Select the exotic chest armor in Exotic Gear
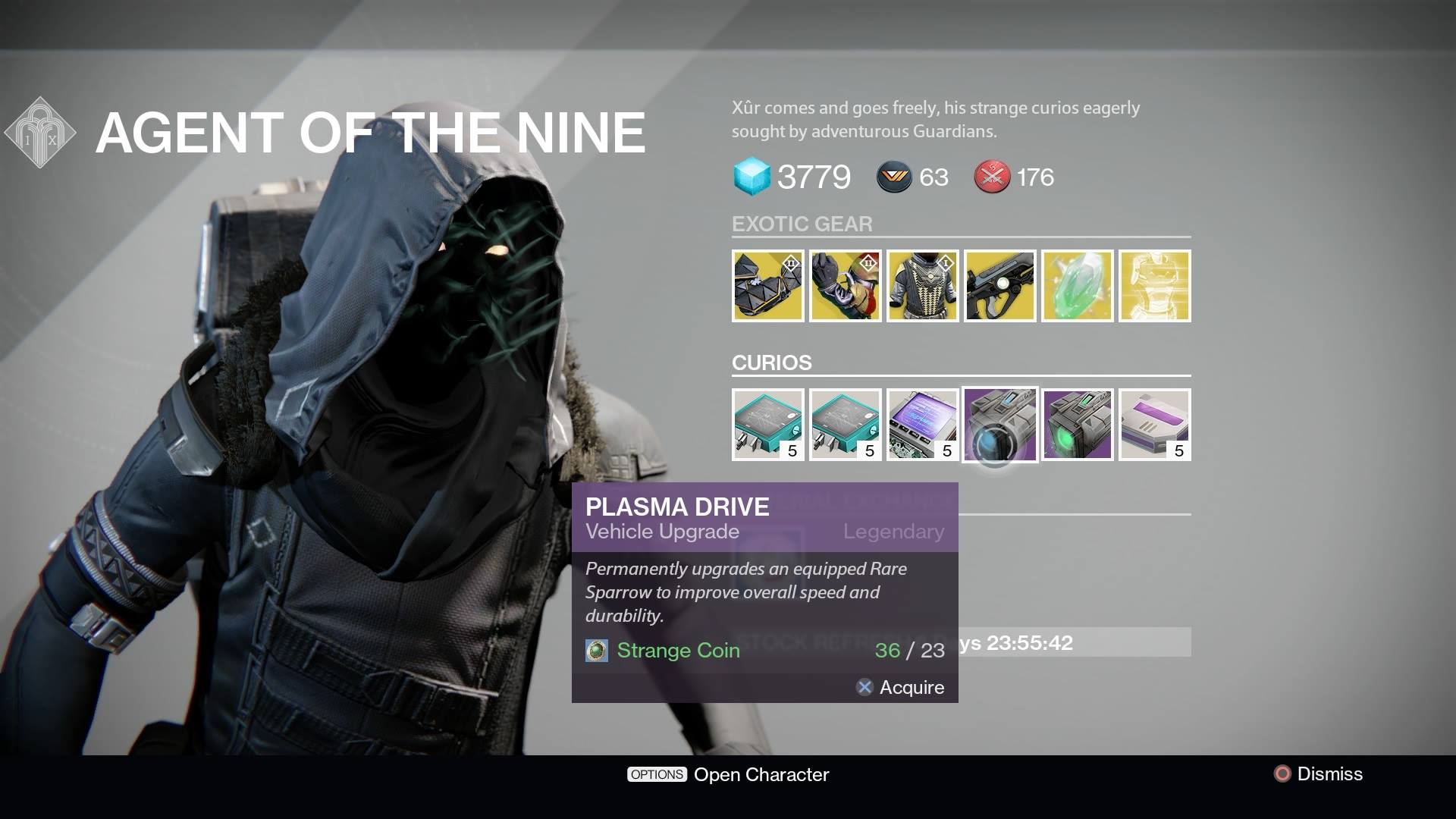The width and height of the screenshot is (1456, 819). coord(922,286)
